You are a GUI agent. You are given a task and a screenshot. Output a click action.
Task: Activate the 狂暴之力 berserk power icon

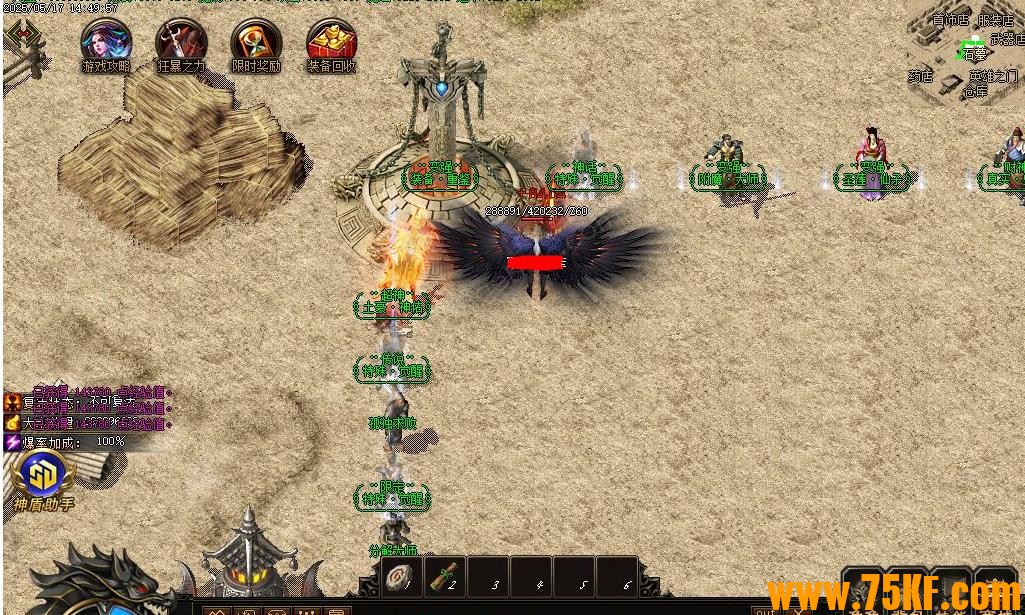(x=181, y=41)
